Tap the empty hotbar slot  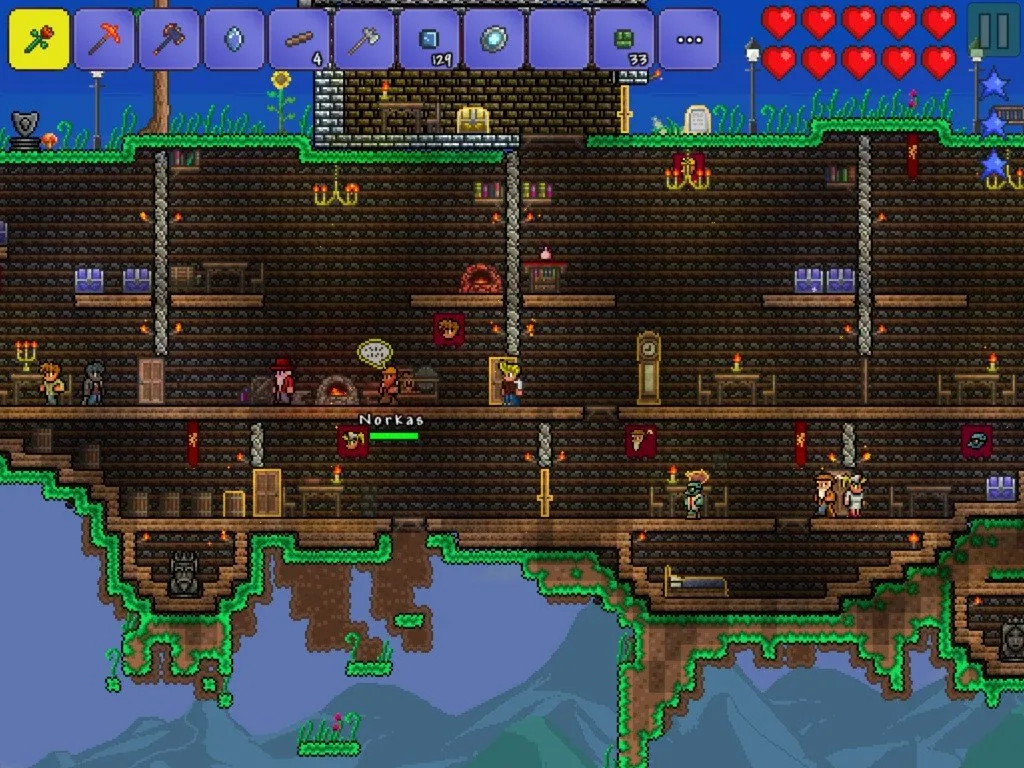(x=559, y=39)
